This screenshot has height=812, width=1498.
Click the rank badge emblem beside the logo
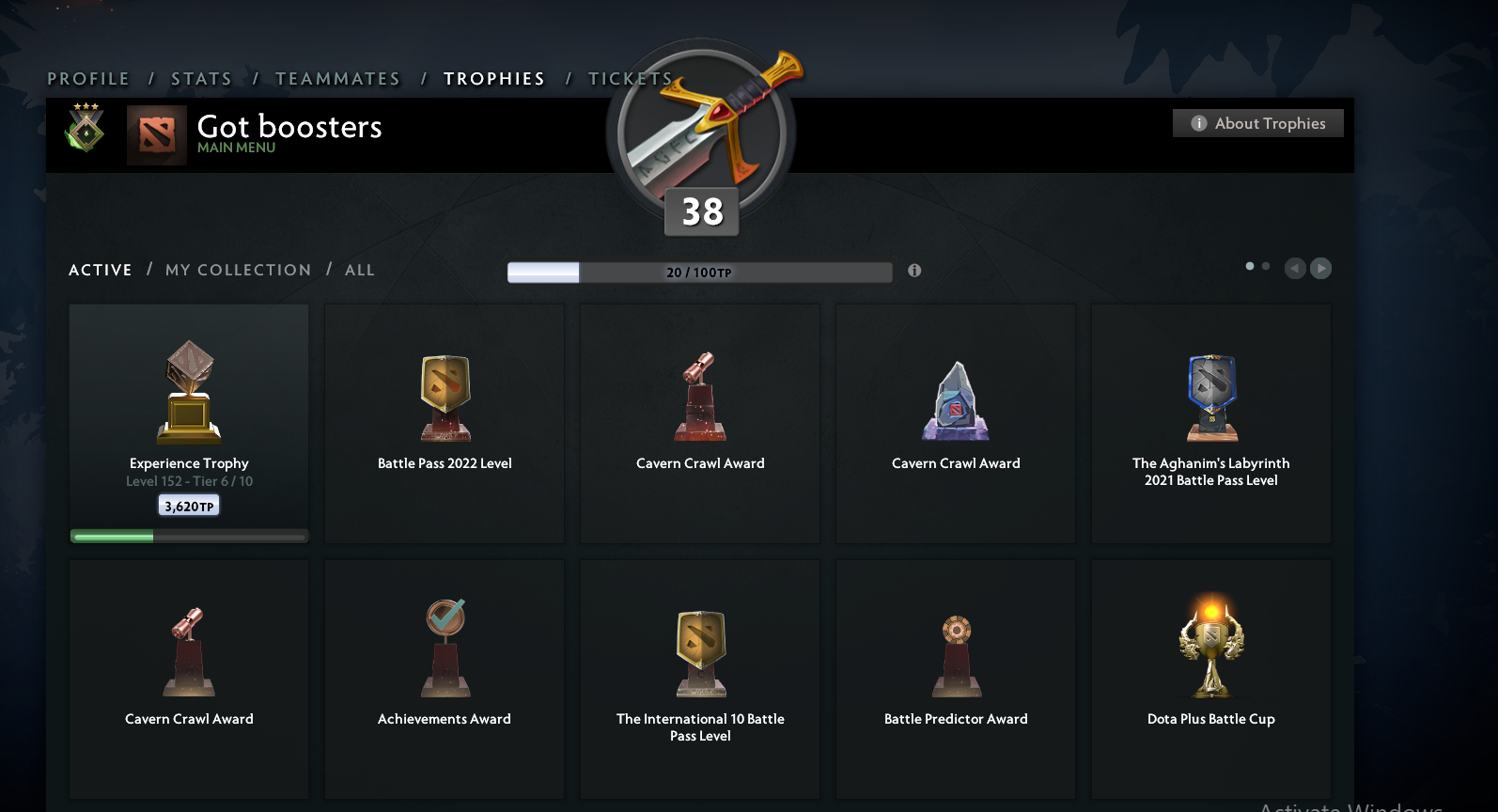[x=84, y=133]
